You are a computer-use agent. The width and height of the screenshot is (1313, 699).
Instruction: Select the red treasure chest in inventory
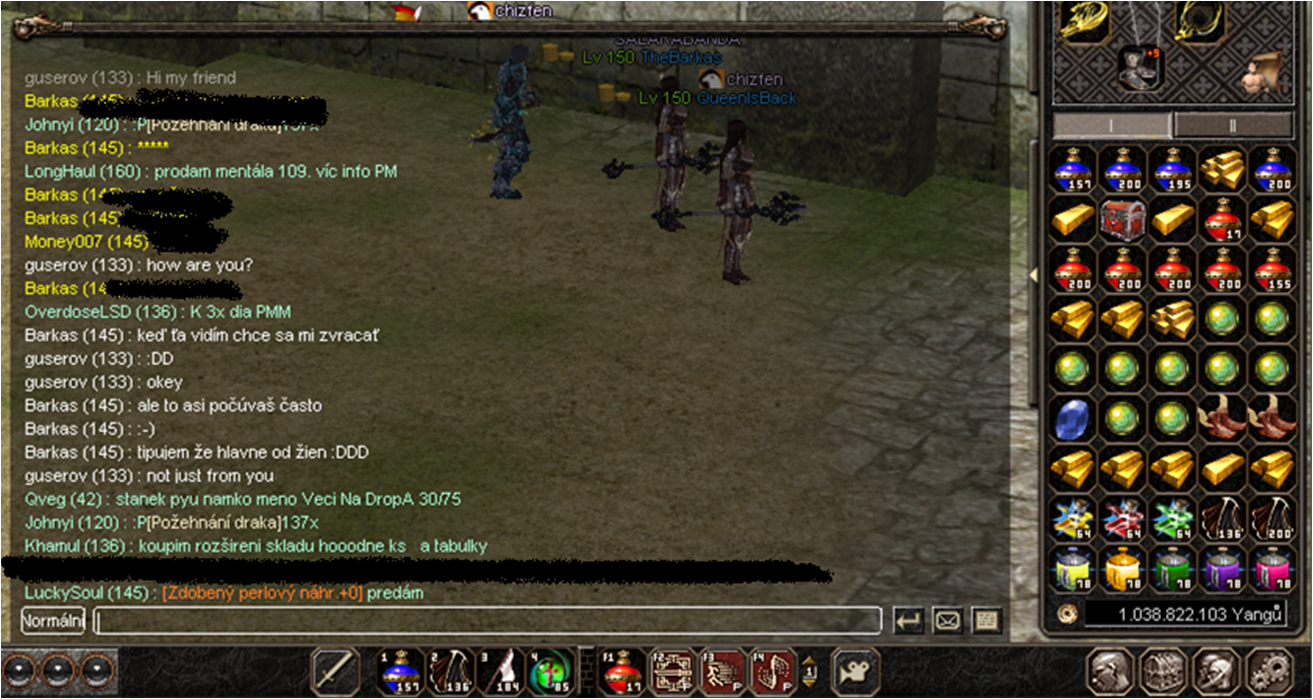point(1125,219)
